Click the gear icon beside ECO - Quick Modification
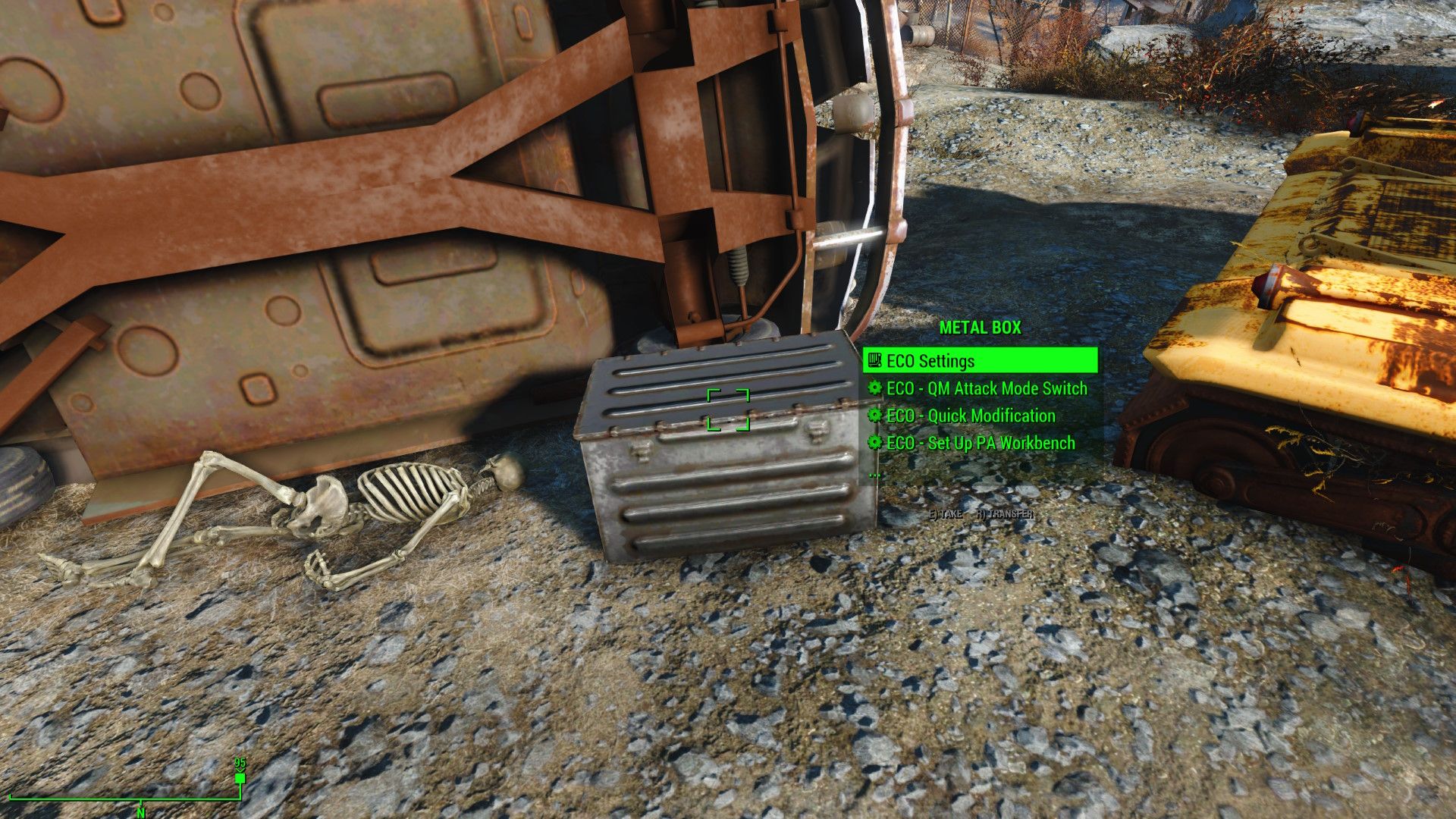Screen dimensions: 1456x819 [874, 416]
